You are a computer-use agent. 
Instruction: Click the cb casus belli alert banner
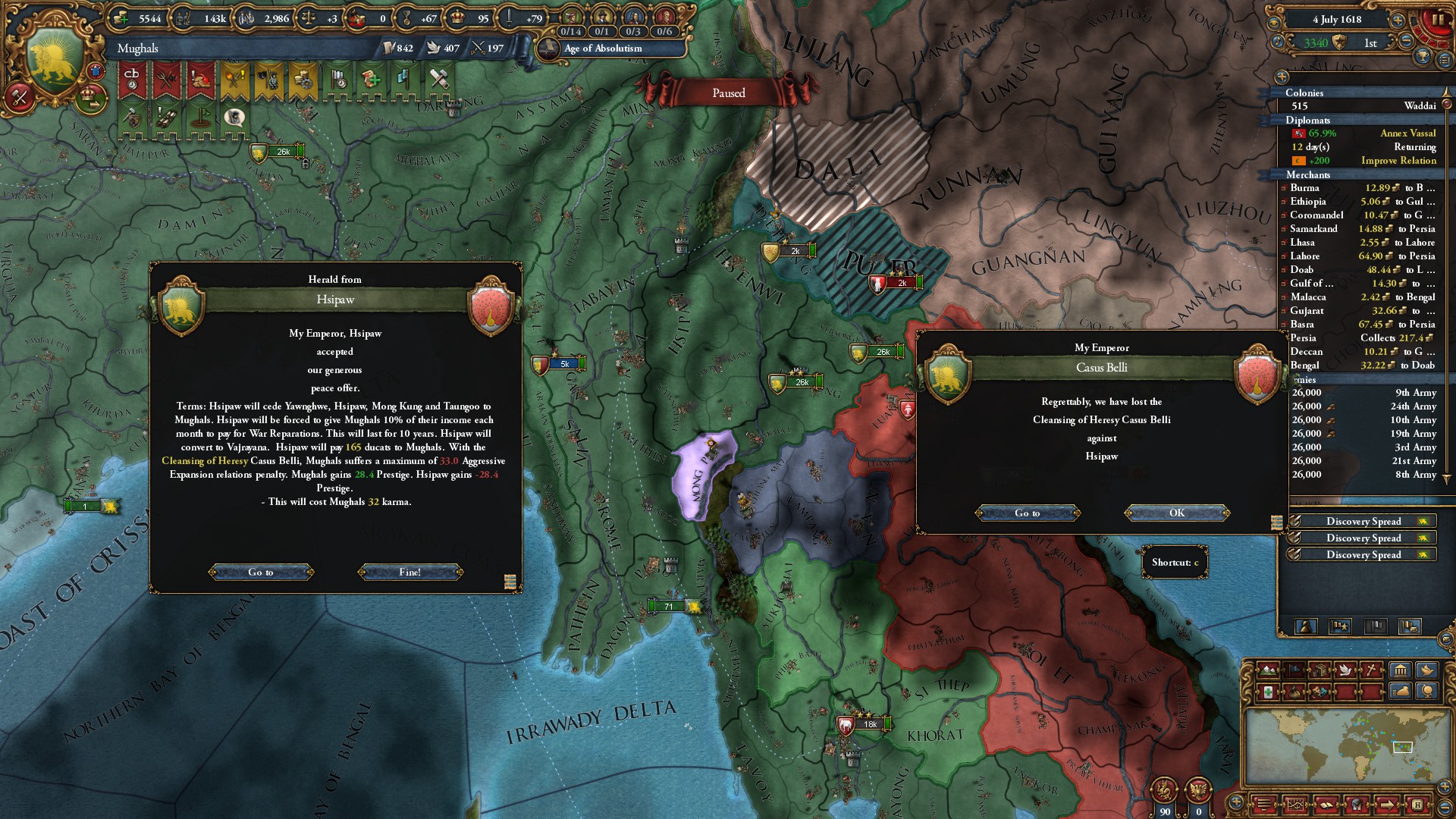tap(132, 80)
